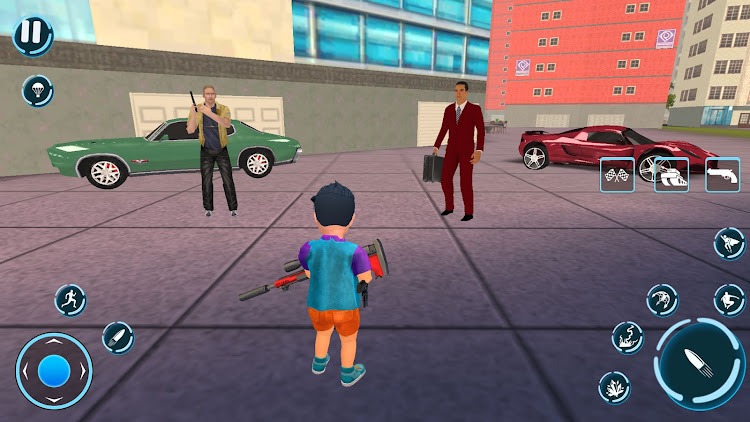Pause the game
750x422 pixels.
[x=33, y=34]
